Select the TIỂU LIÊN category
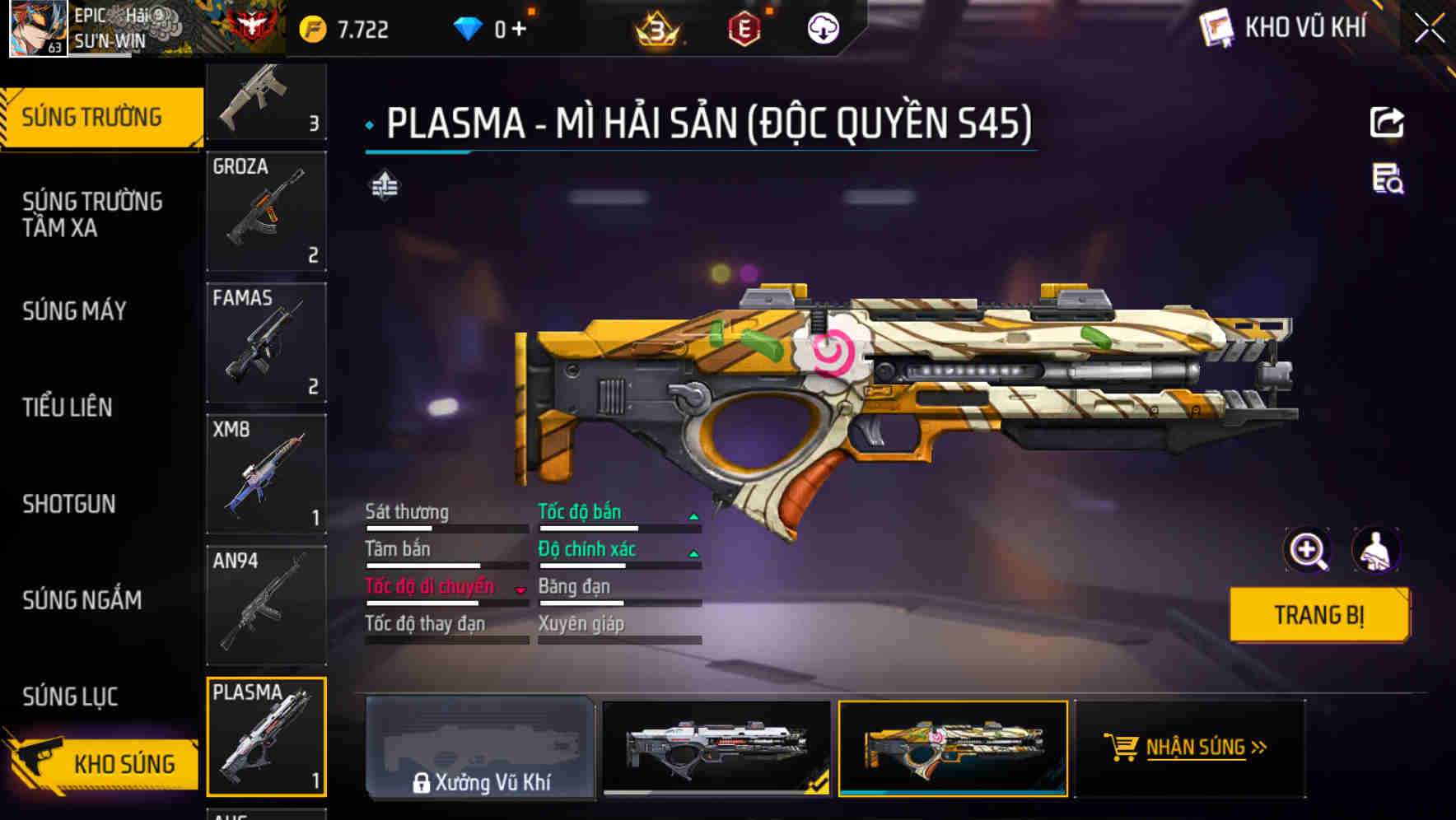1456x820 pixels. [x=68, y=407]
